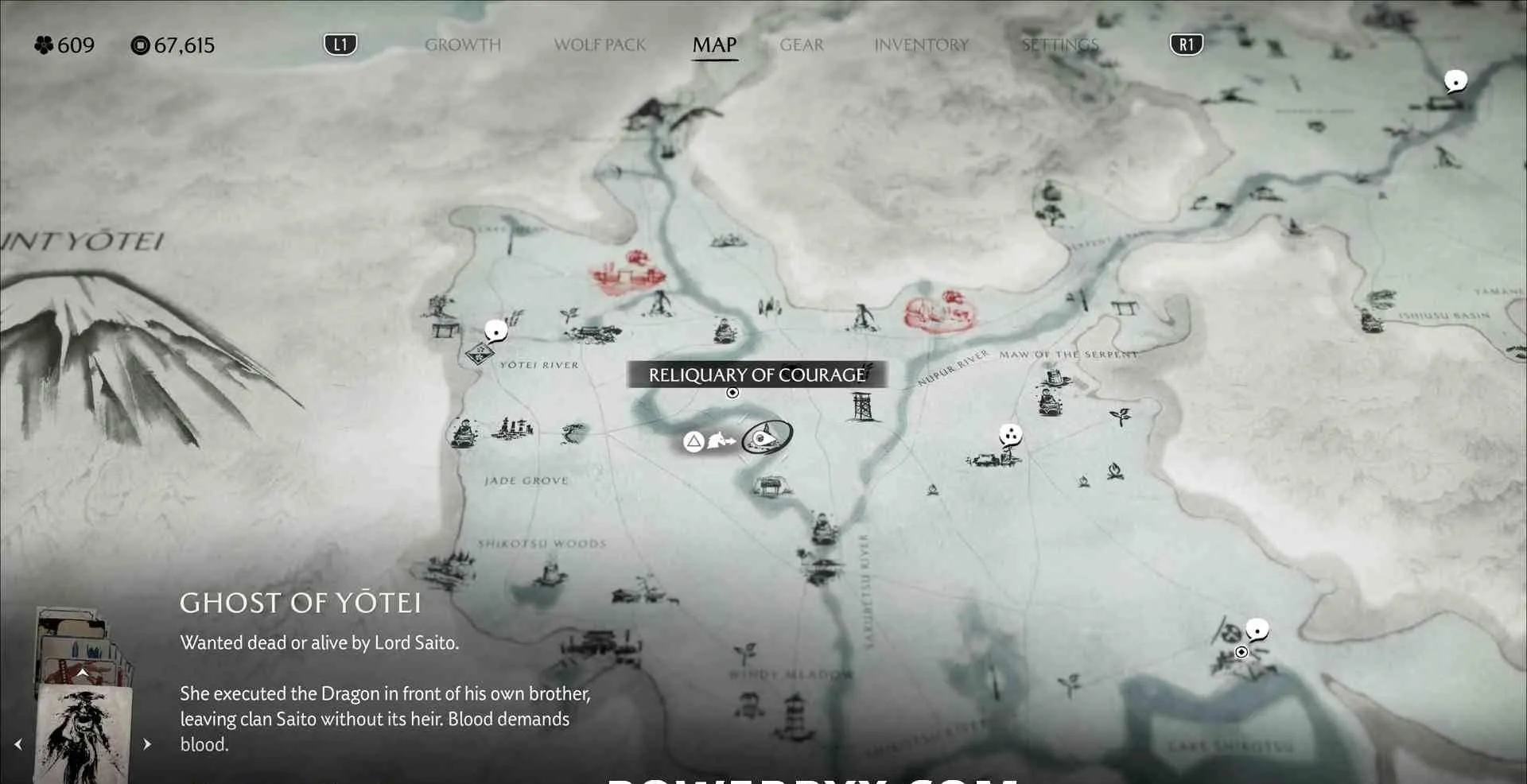1527x784 pixels.
Task: Click the red camp marker near Nupur River
Action: coord(938,310)
